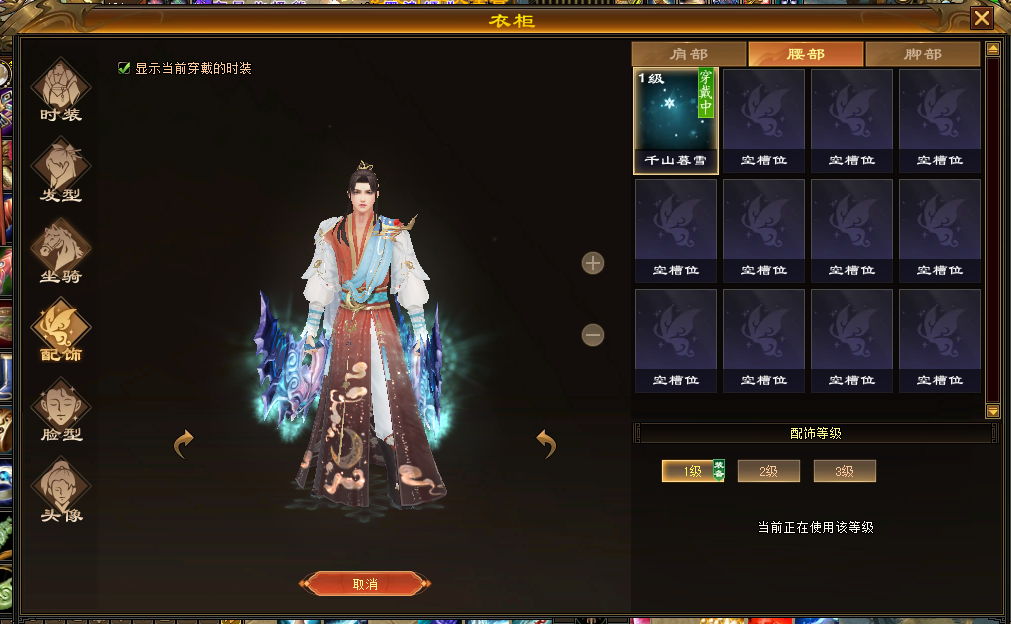Close the wardrobe window
The image size is (1011, 624).
point(982,18)
